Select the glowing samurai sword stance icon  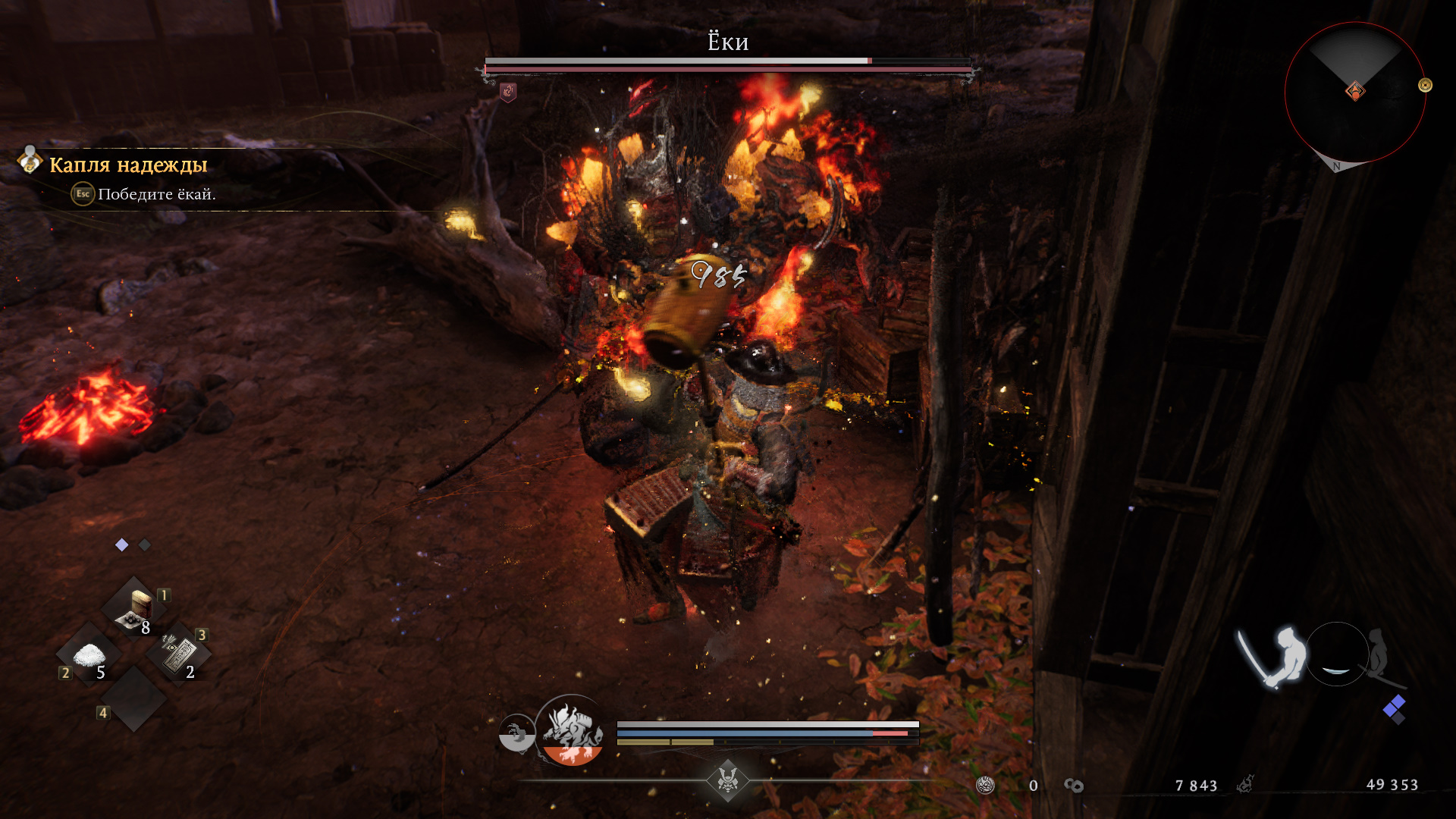tap(1272, 656)
